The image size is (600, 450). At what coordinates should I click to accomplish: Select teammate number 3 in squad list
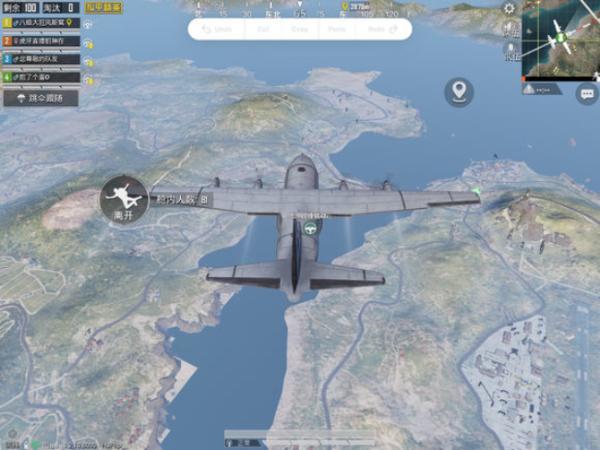click(40, 59)
